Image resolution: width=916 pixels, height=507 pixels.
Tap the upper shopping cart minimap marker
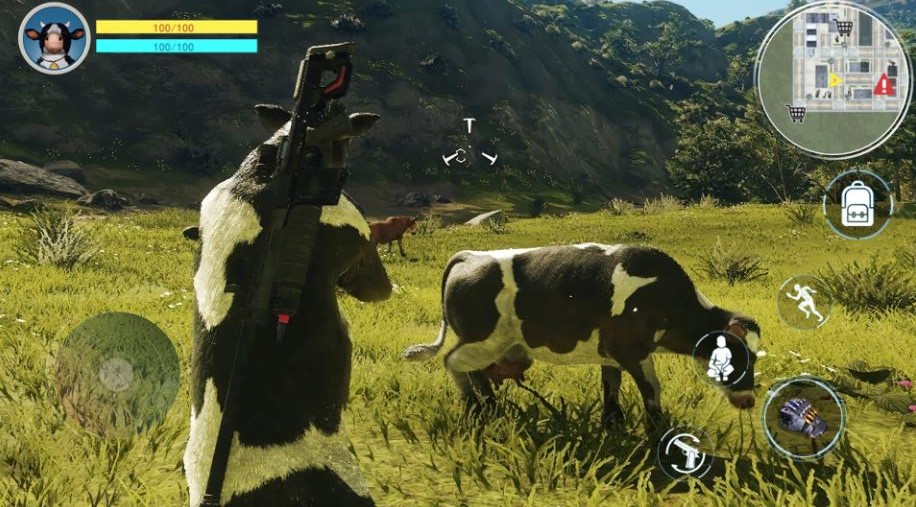click(x=844, y=27)
